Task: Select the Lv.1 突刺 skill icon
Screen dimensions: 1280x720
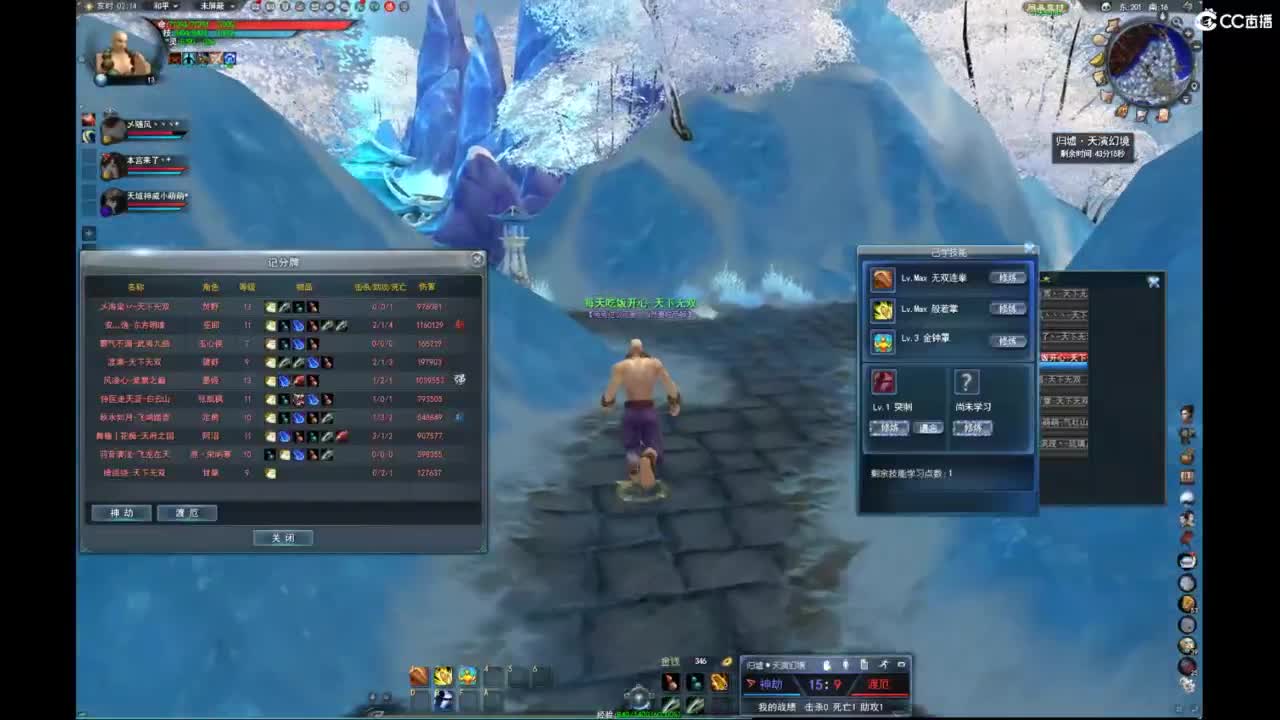Action: (885, 382)
